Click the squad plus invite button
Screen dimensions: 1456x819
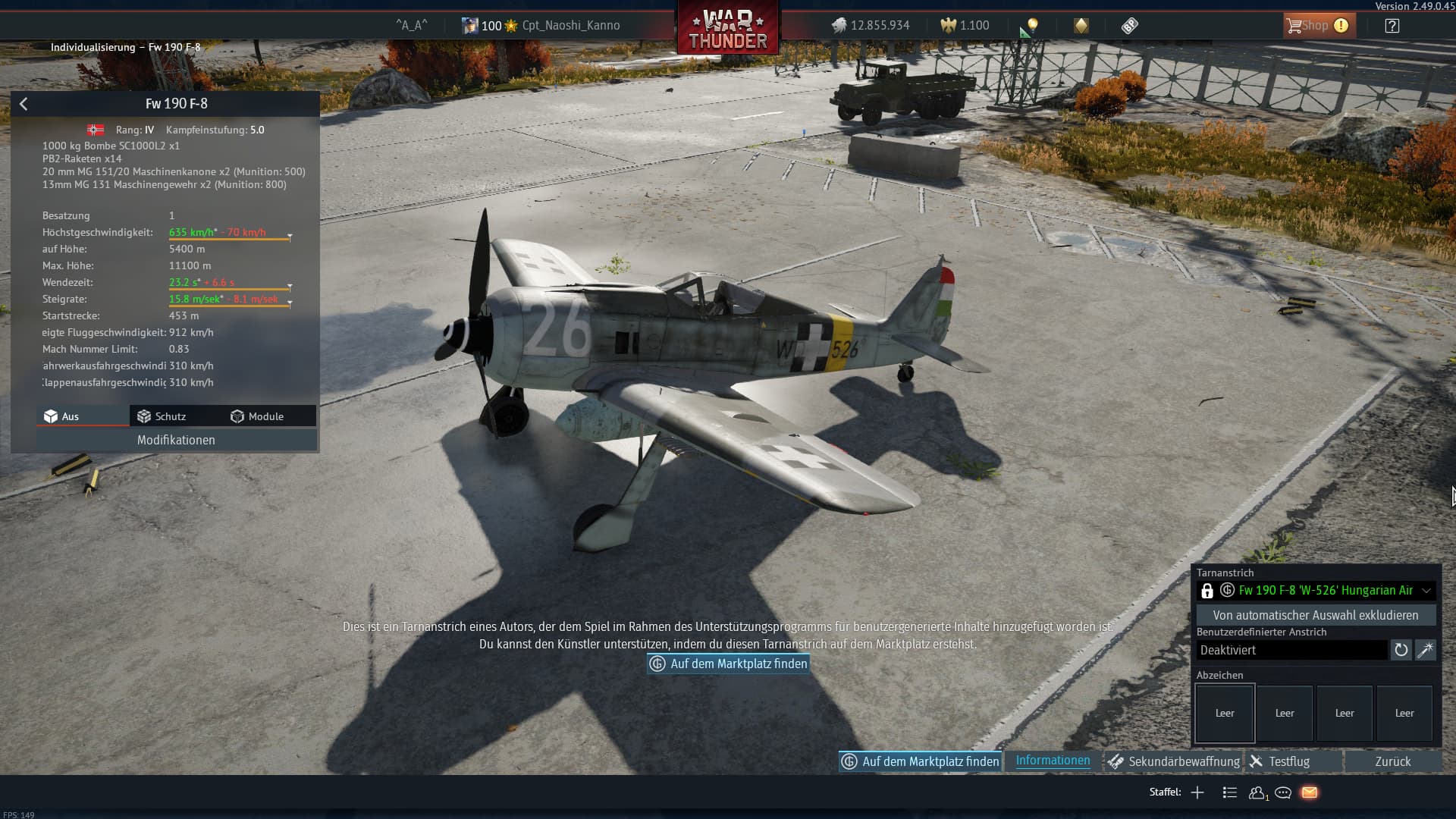point(1197,792)
